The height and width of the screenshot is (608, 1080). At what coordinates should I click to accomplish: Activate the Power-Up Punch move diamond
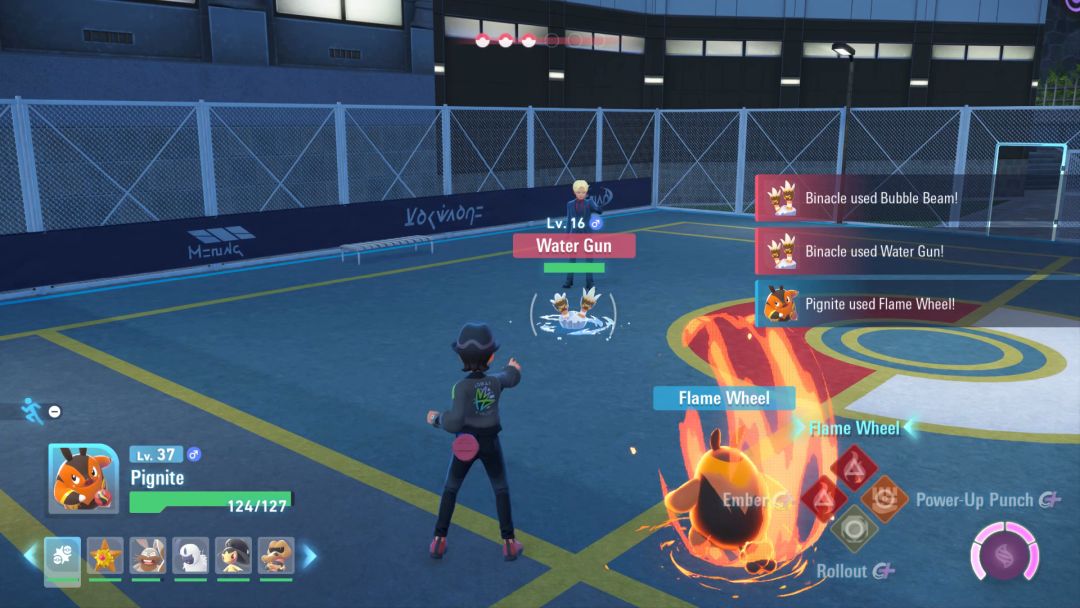[884, 499]
